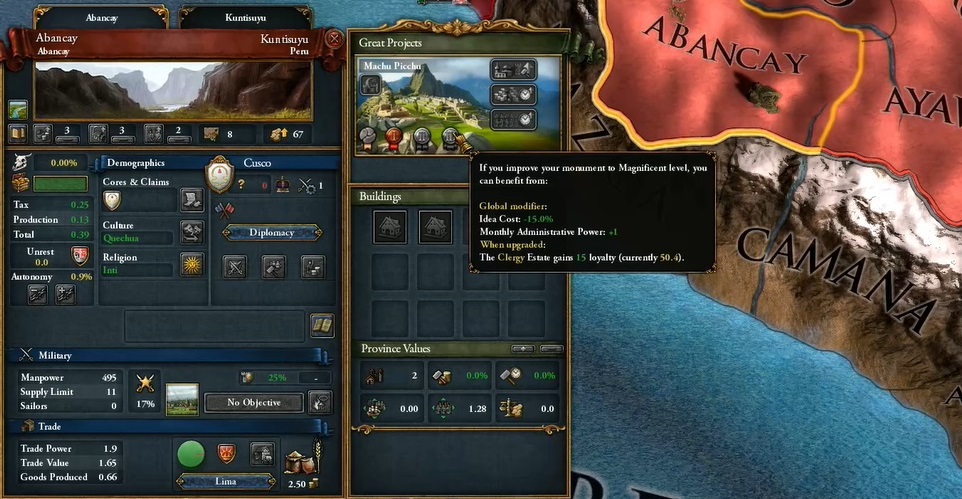This screenshot has width=962, height=499.
Task: Click the landscape thumbnail under the province name
Action: (x=18, y=109)
